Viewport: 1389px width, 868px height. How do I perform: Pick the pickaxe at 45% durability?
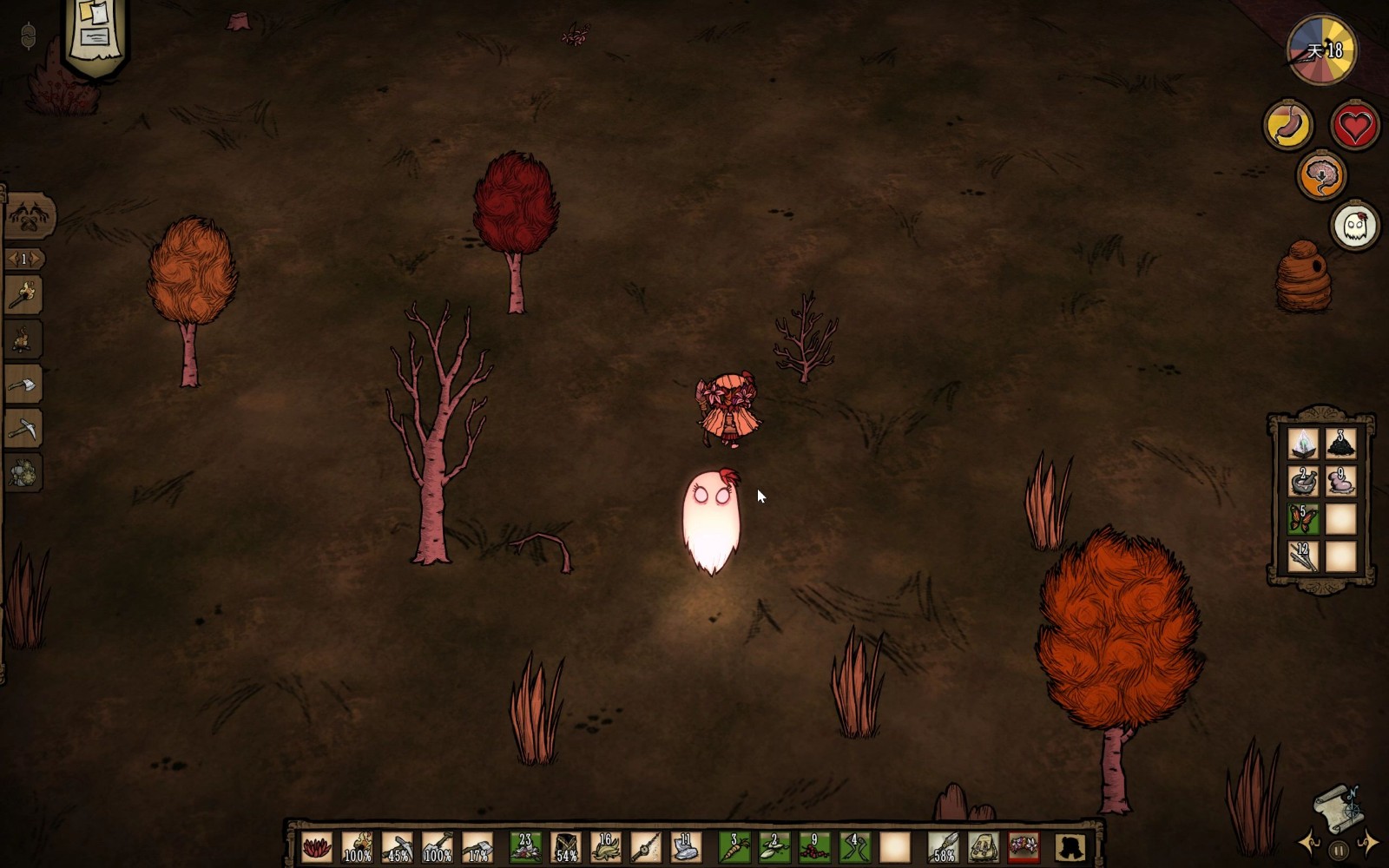[397, 846]
